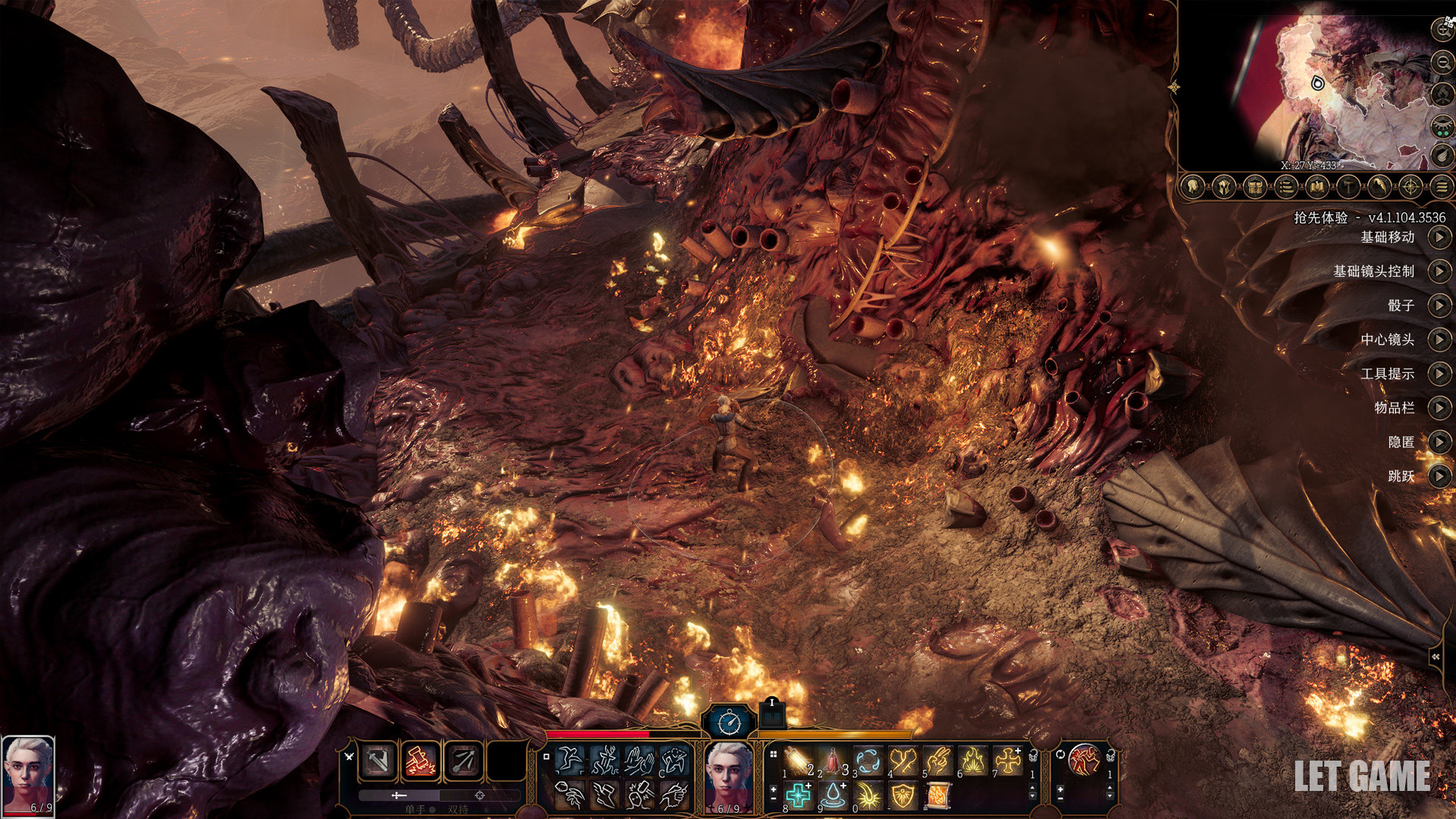Open the spellbook icon under the minimap

1316,187
